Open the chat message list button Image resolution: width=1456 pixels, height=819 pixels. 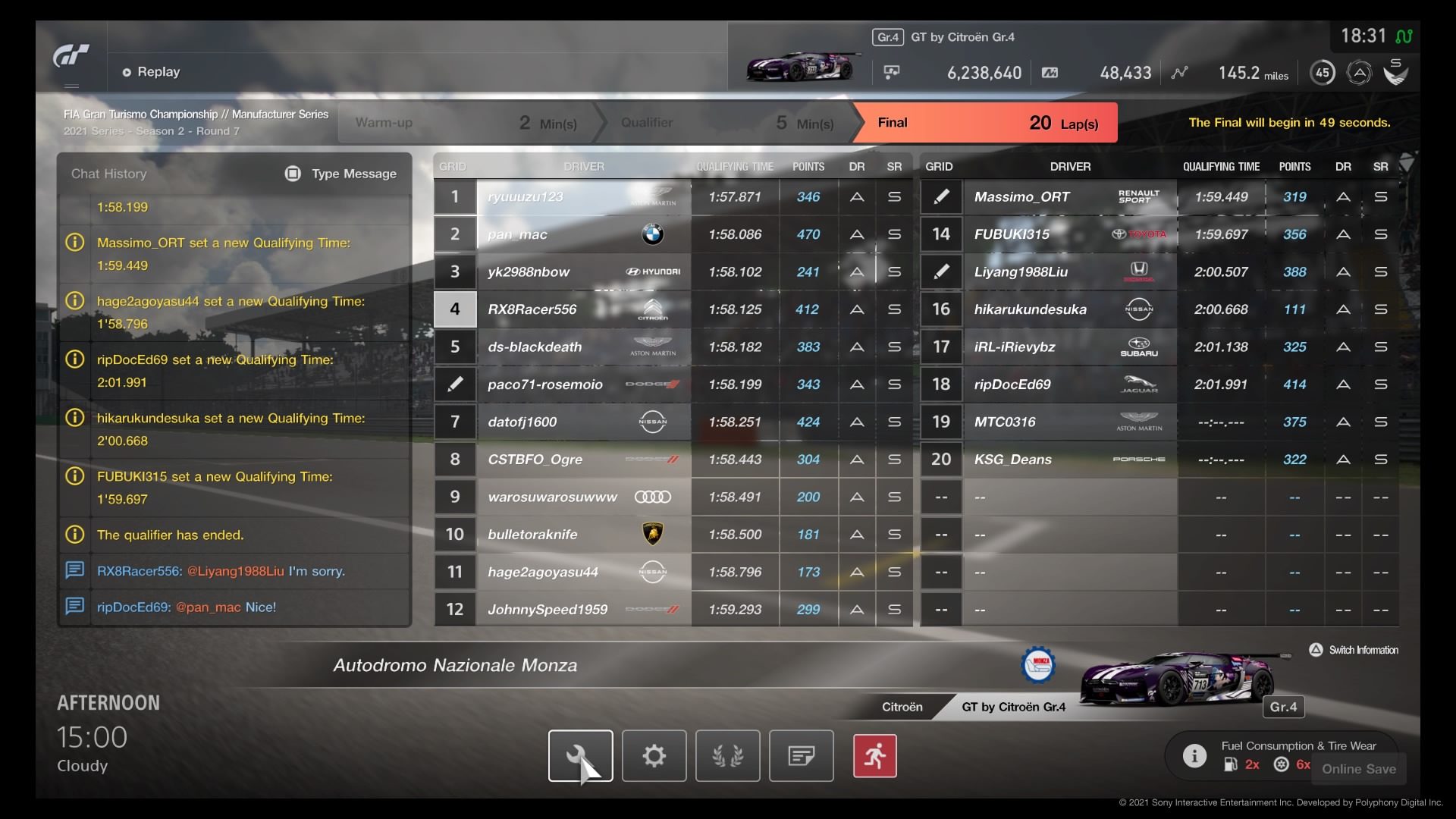801,755
